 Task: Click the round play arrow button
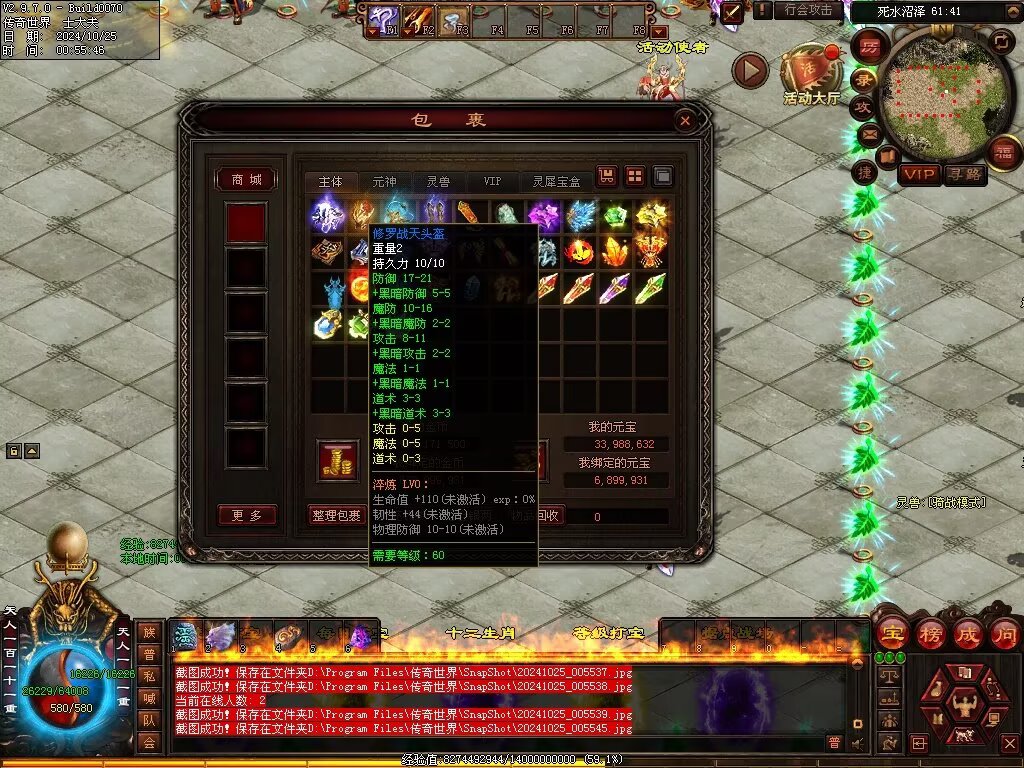click(750, 70)
